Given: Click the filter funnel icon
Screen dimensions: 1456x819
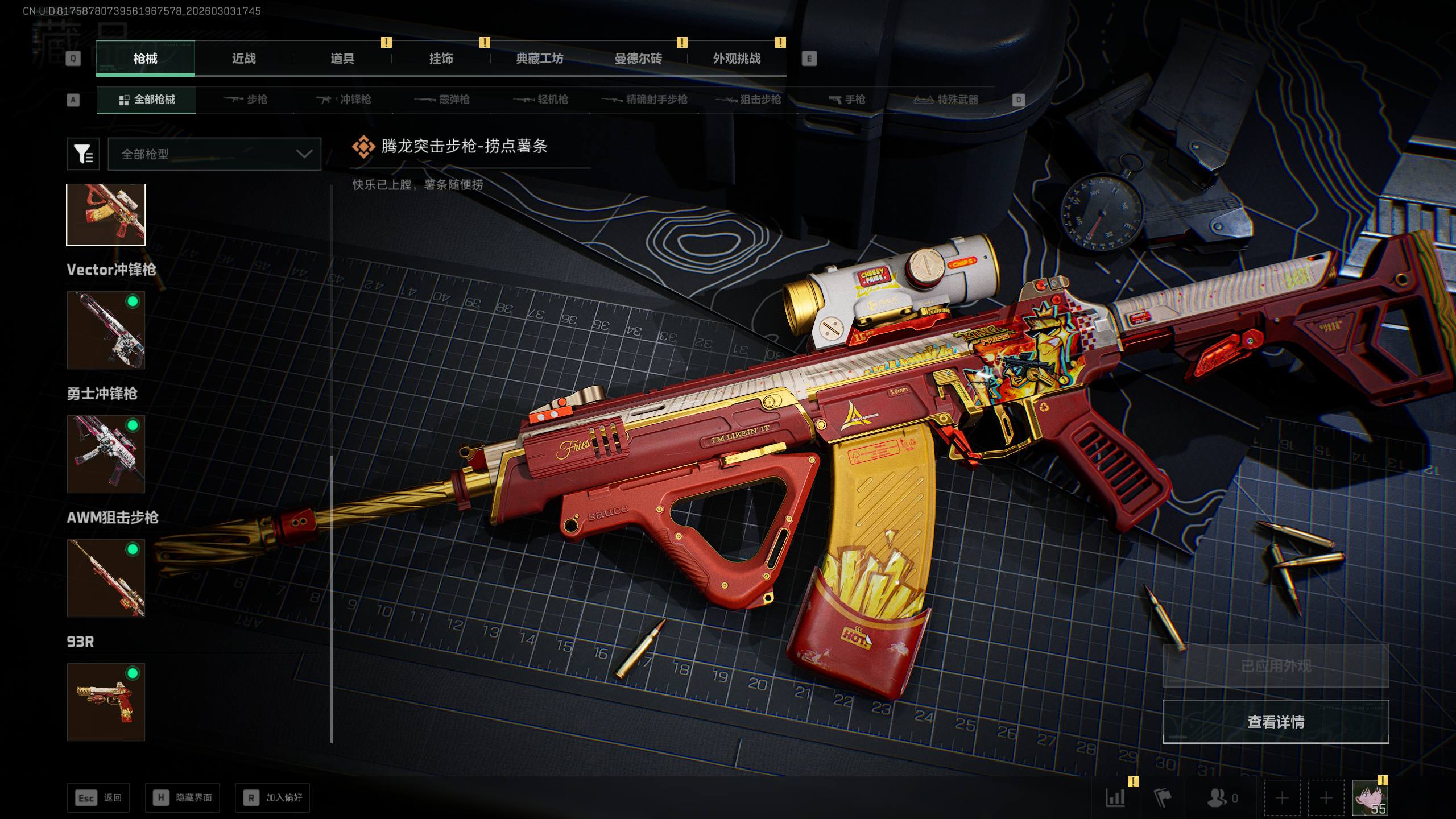Looking at the screenshot, I should pyautogui.click(x=83, y=154).
